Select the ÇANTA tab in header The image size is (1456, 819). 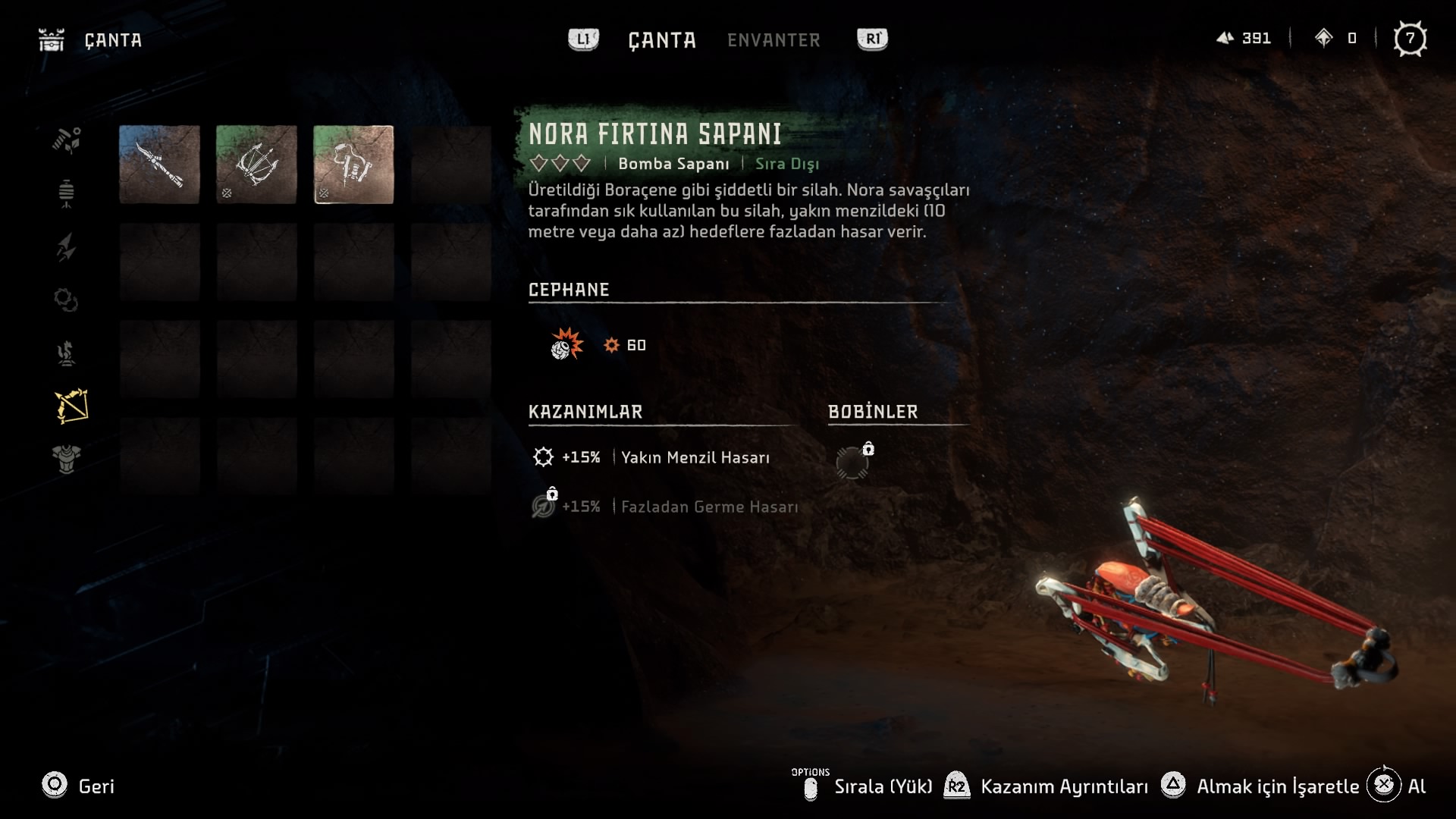tap(662, 40)
